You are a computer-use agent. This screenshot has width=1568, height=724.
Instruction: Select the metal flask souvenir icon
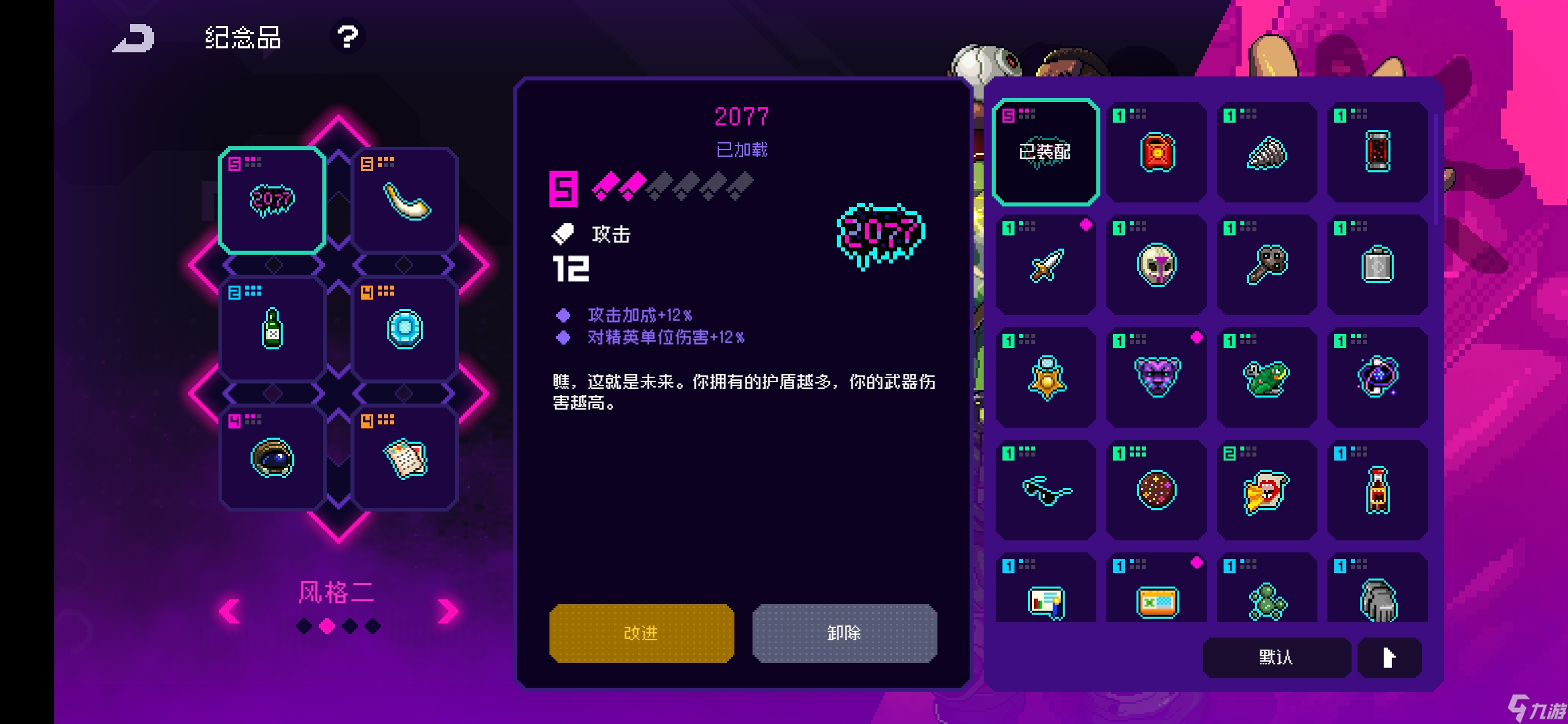click(x=1378, y=265)
